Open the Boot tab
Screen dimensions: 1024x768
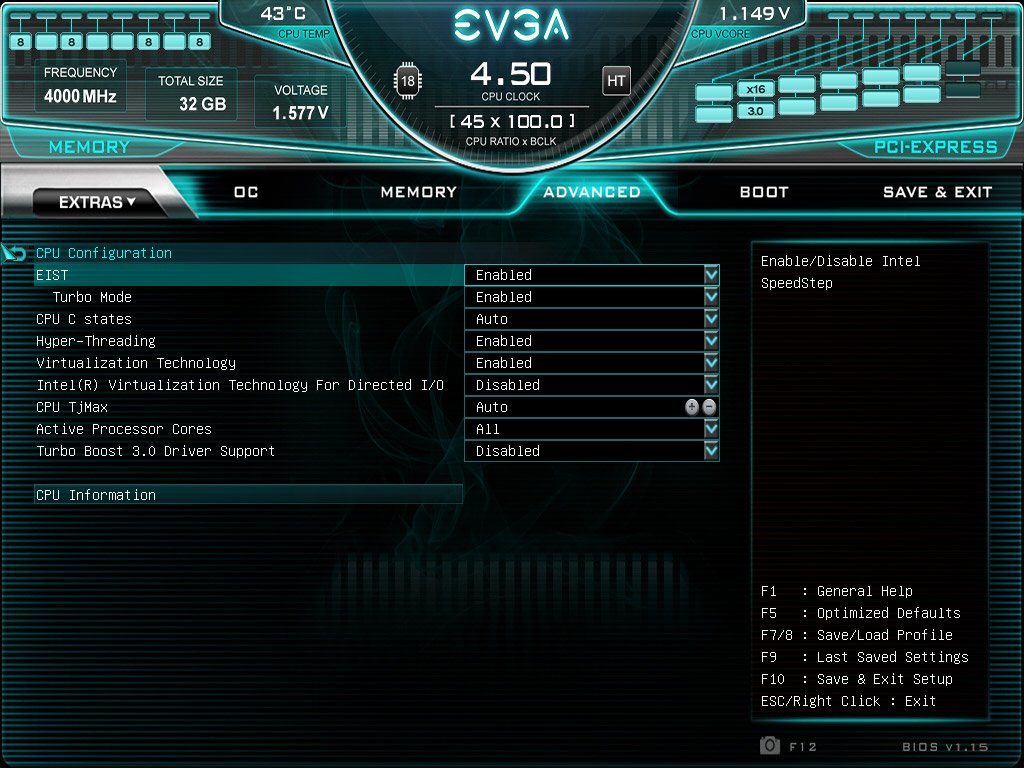pyautogui.click(x=764, y=192)
